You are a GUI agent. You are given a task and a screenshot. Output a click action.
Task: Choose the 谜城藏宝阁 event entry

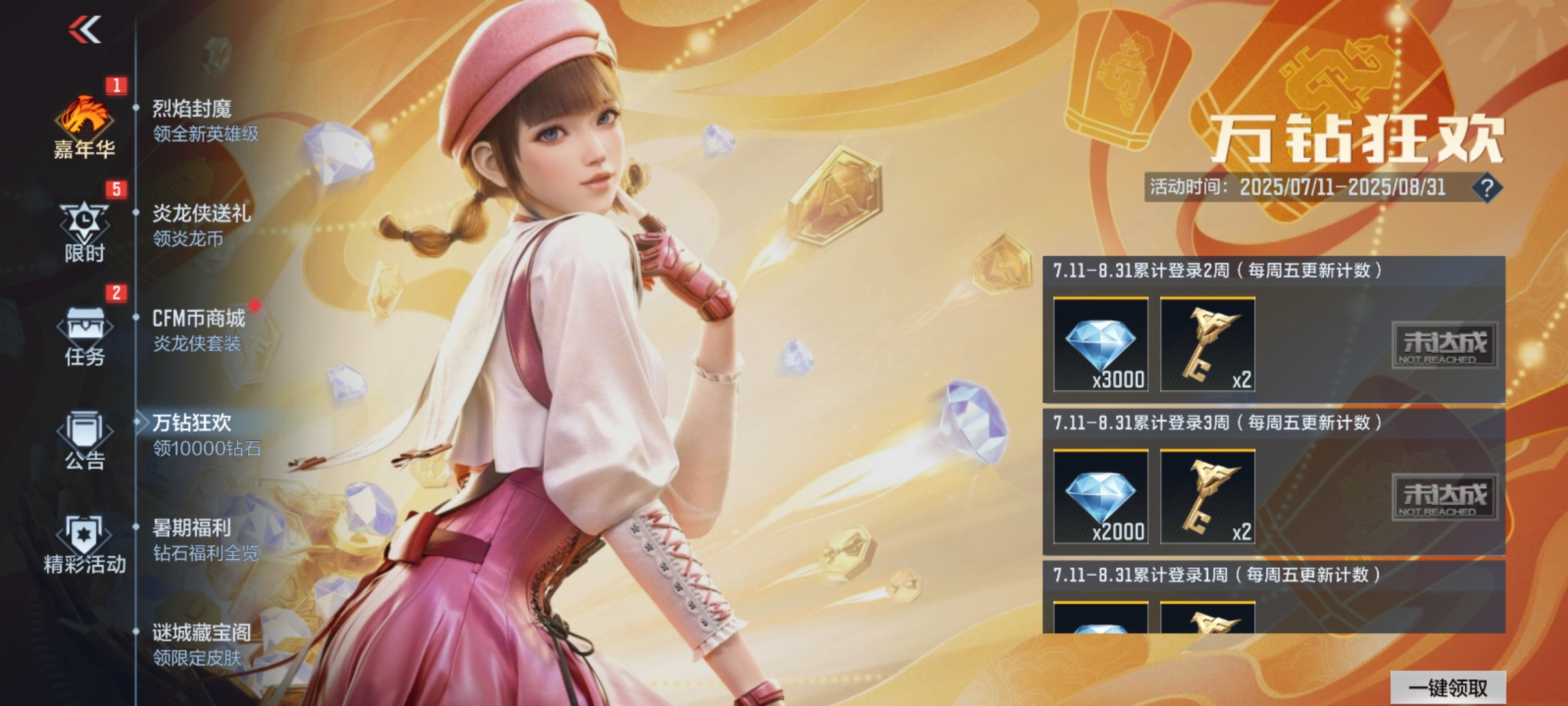click(x=201, y=645)
